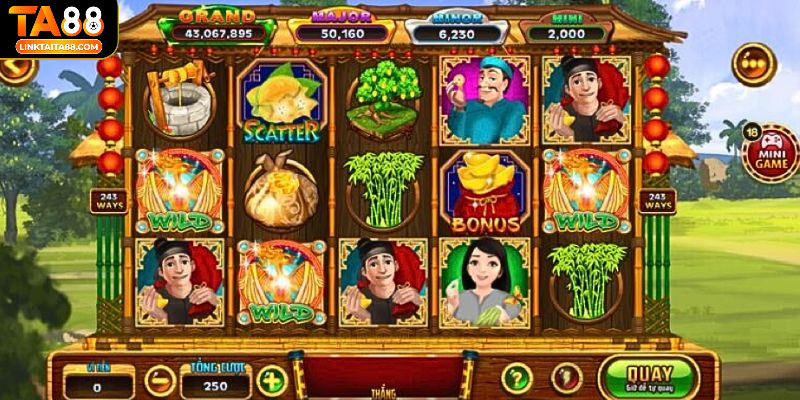This screenshot has width=800, height=400.
Task: Open the Mini Game button
Action: pos(772,153)
